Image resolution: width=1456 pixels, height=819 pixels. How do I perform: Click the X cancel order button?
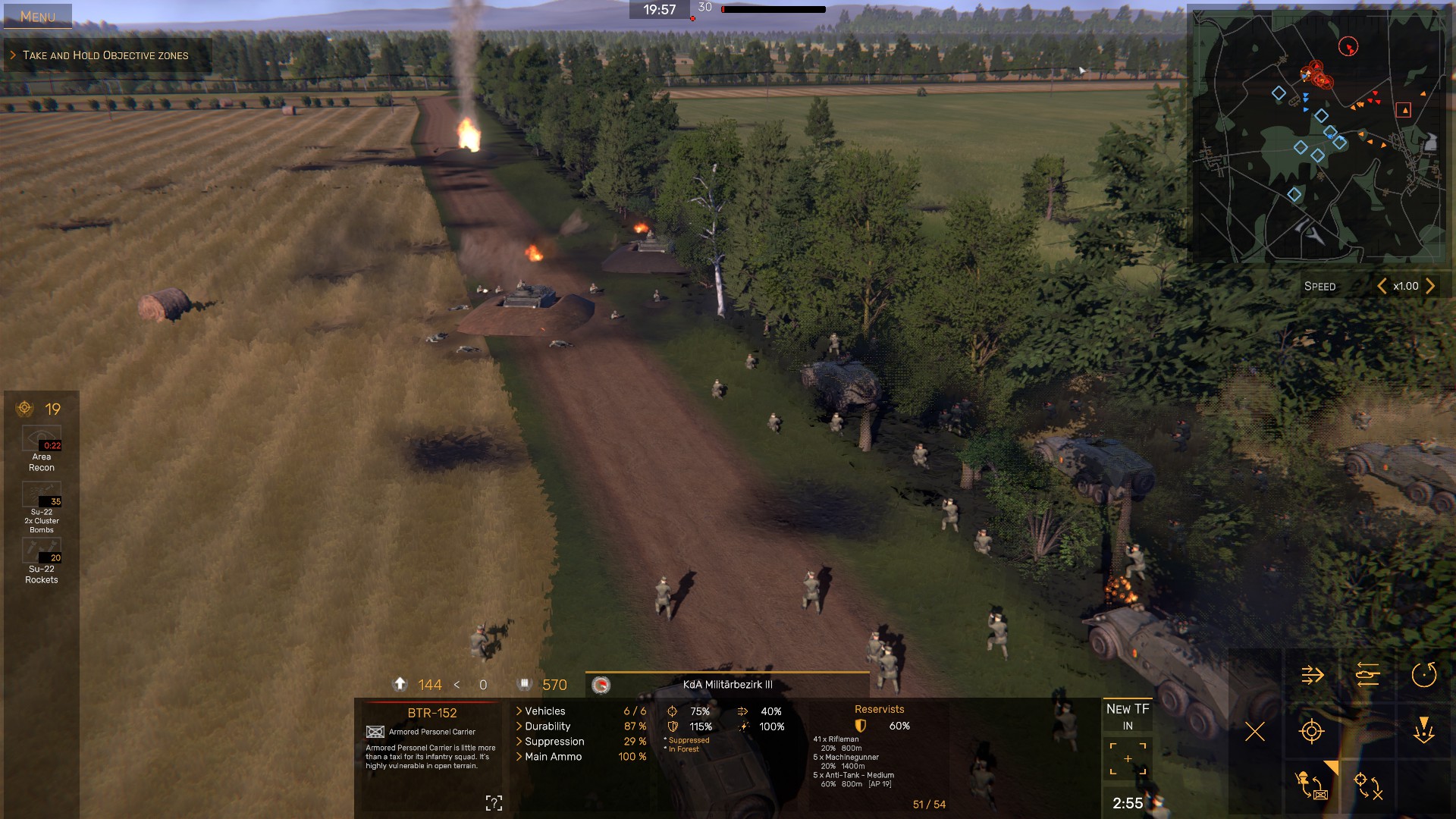click(1255, 732)
